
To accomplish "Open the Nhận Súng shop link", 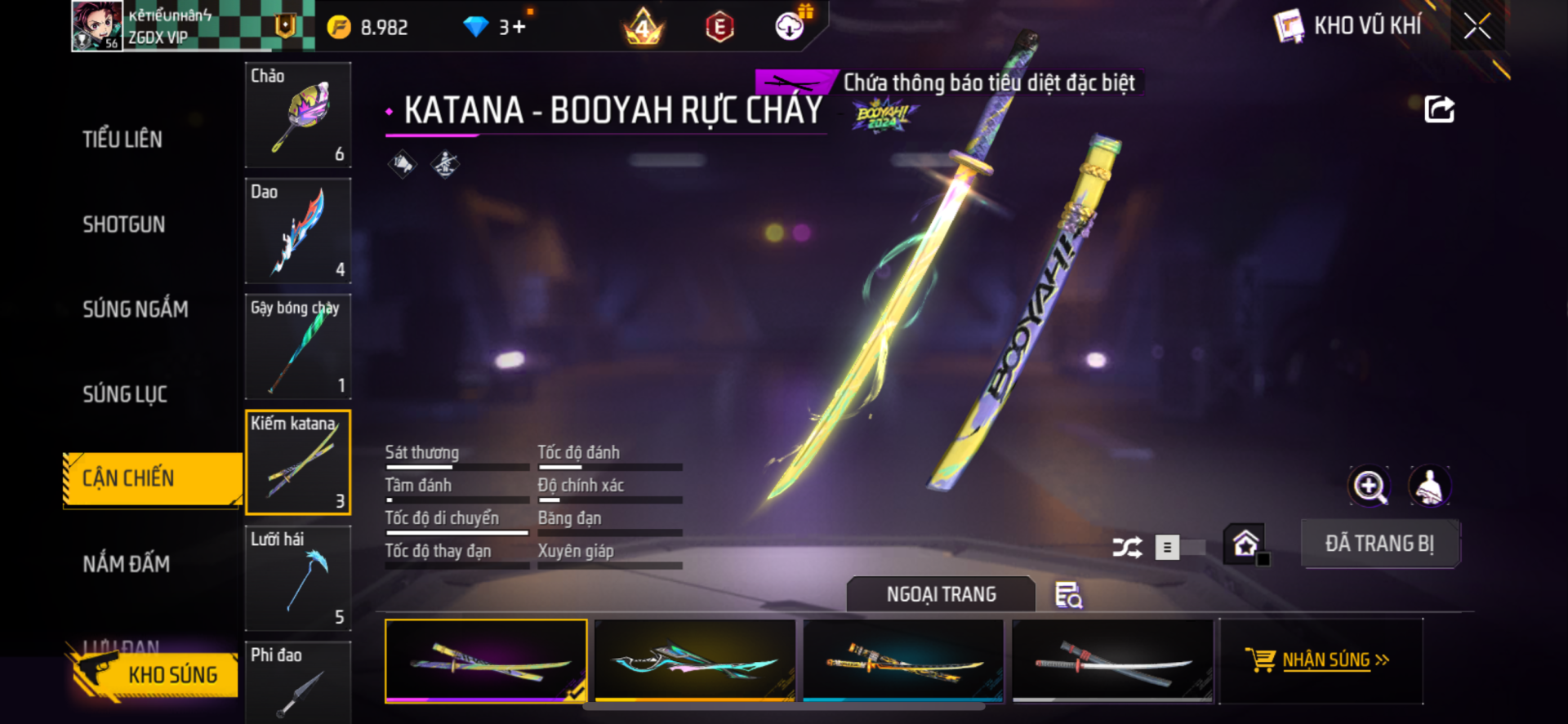I will (x=1321, y=660).
